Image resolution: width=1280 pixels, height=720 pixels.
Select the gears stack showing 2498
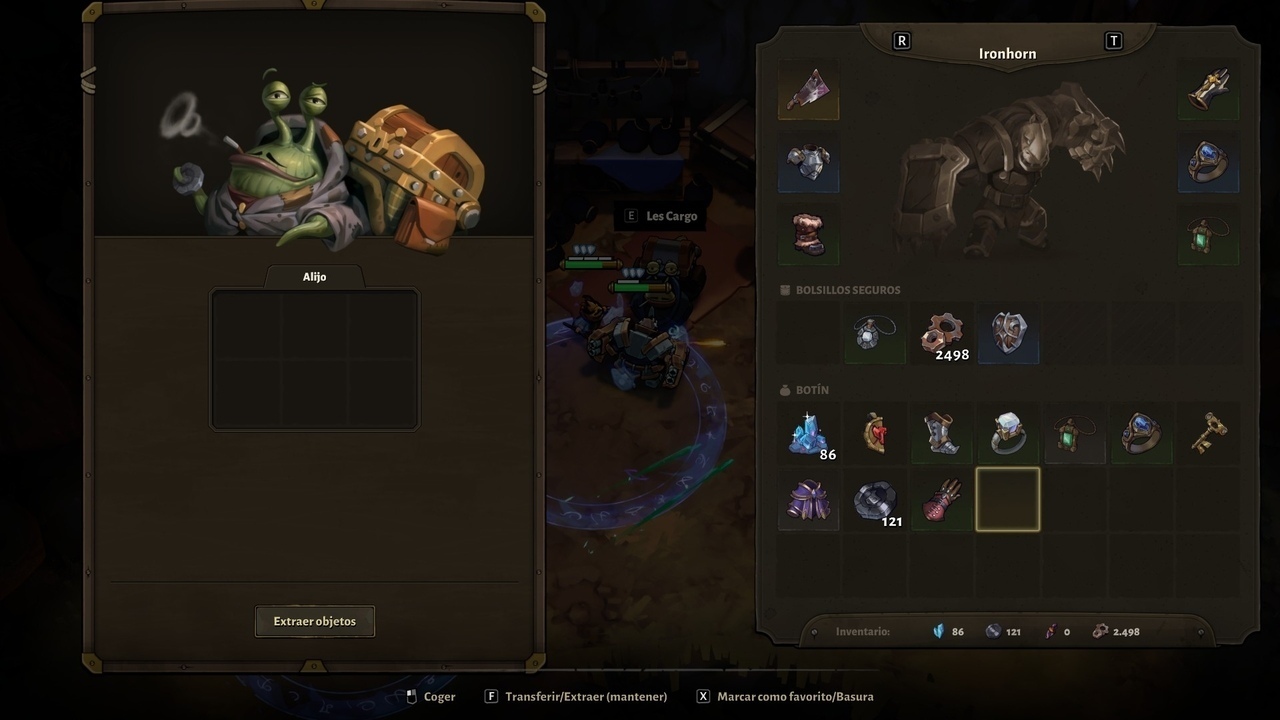click(x=942, y=335)
